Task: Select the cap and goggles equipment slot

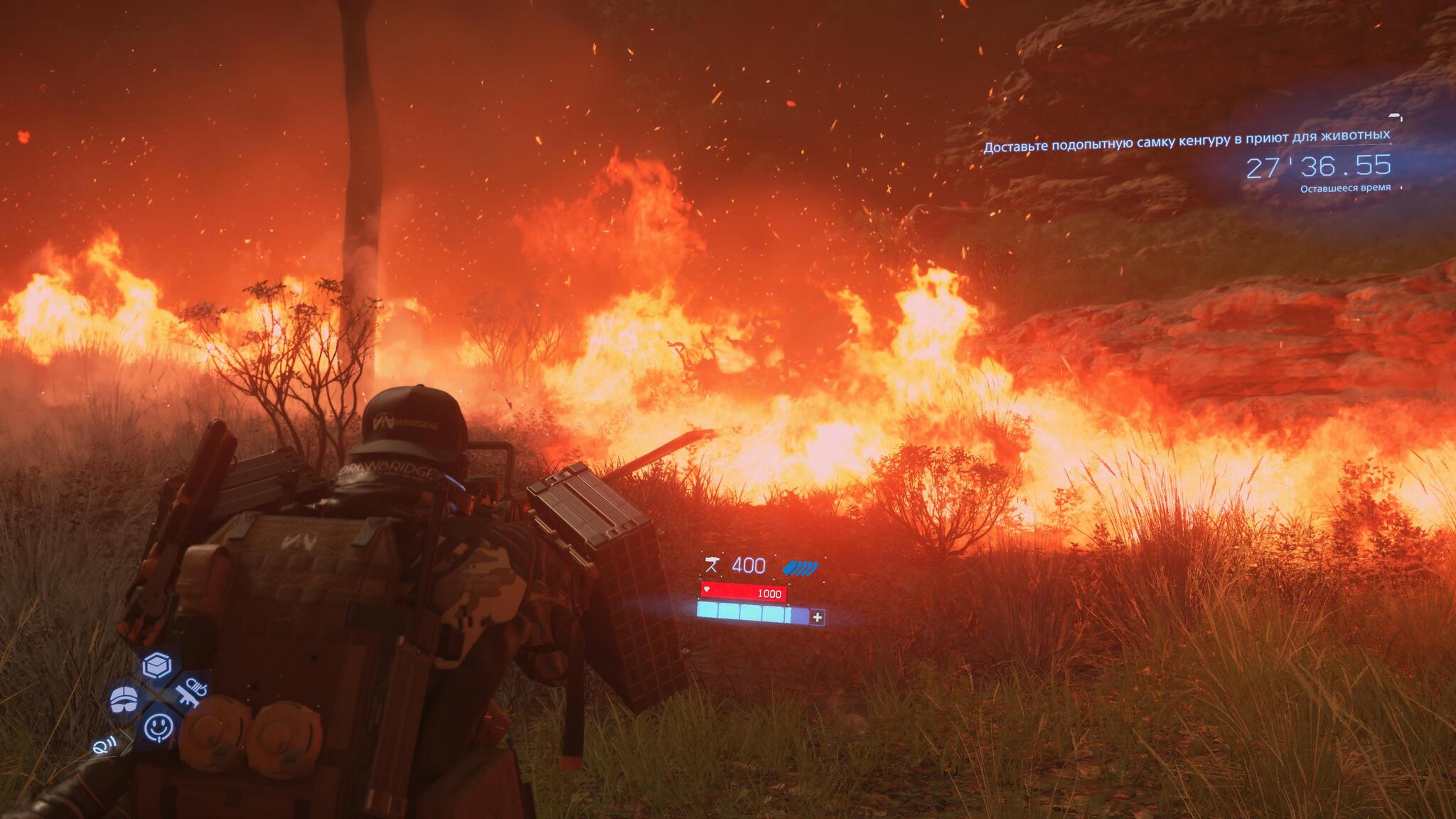Action: pos(124,699)
